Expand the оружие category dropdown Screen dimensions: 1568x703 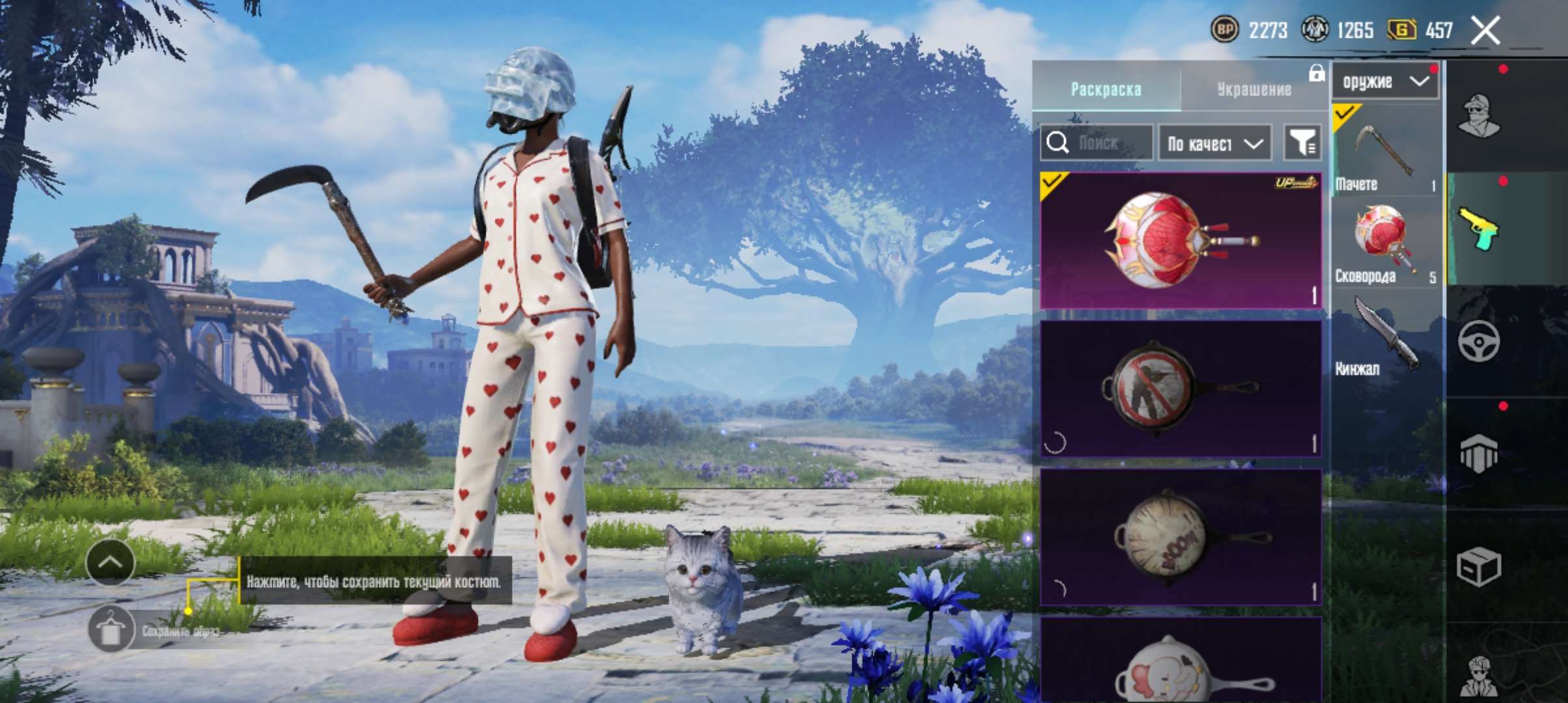tap(1384, 81)
